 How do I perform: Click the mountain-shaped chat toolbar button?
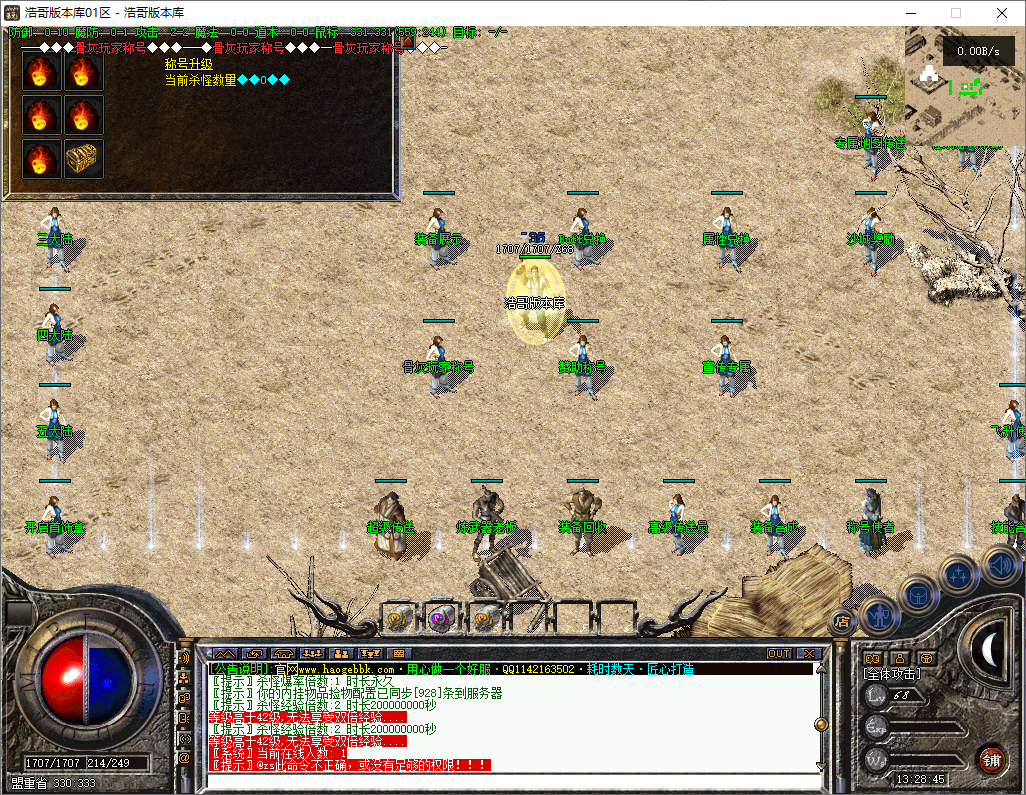pos(226,653)
